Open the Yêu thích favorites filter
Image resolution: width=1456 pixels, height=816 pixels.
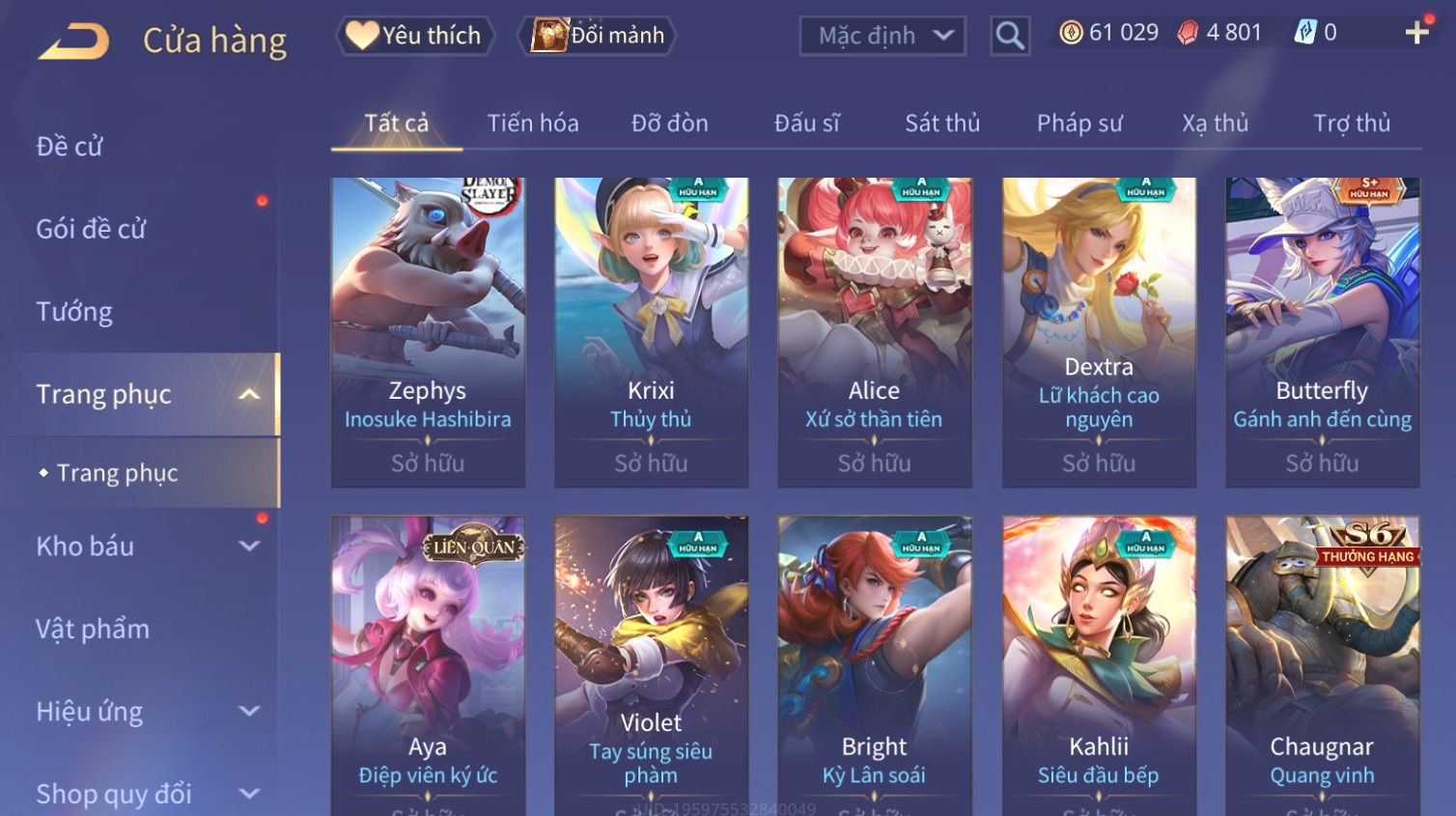coord(415,36)
